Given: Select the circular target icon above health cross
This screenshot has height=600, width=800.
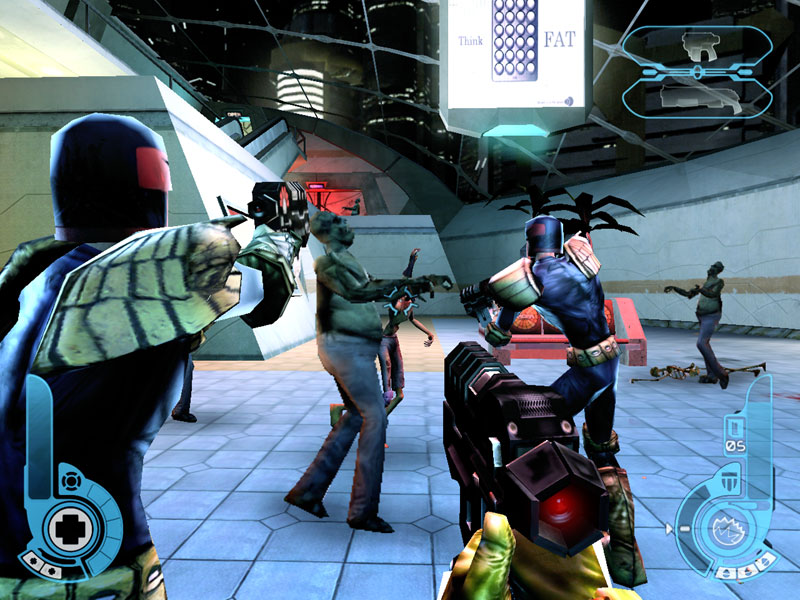Looking at the screenshot, I should coord(68,481).
